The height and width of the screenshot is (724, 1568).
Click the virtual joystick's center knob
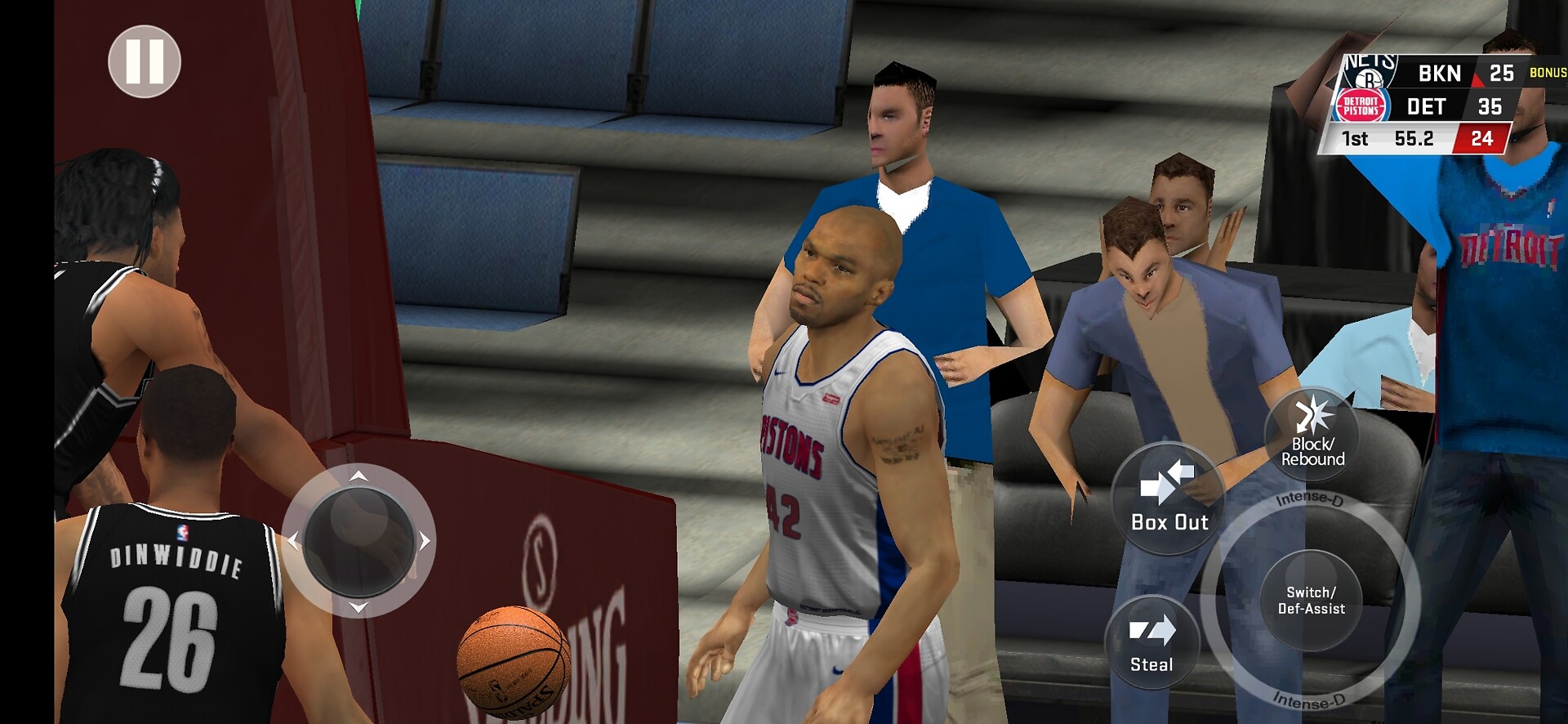[359, 541]
